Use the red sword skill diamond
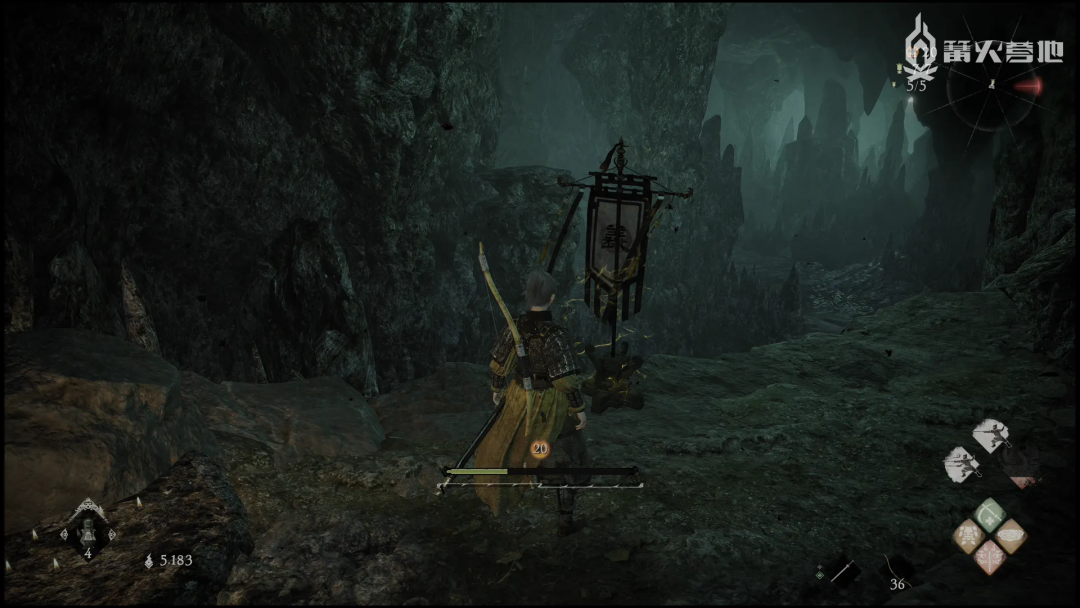This screenshot has height=608, width=1080. point(989,556)
